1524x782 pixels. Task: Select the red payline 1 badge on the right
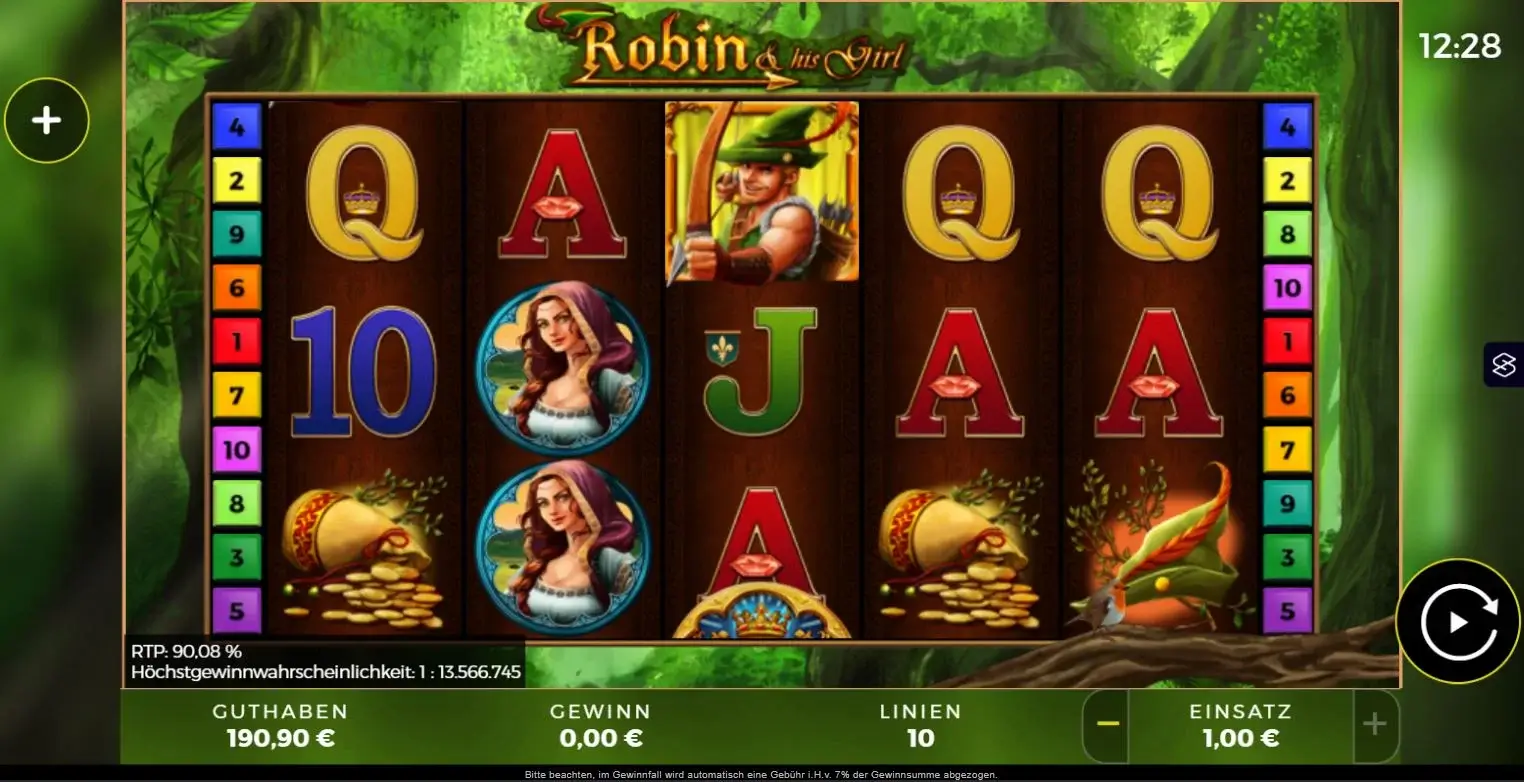click(1288, 340)
